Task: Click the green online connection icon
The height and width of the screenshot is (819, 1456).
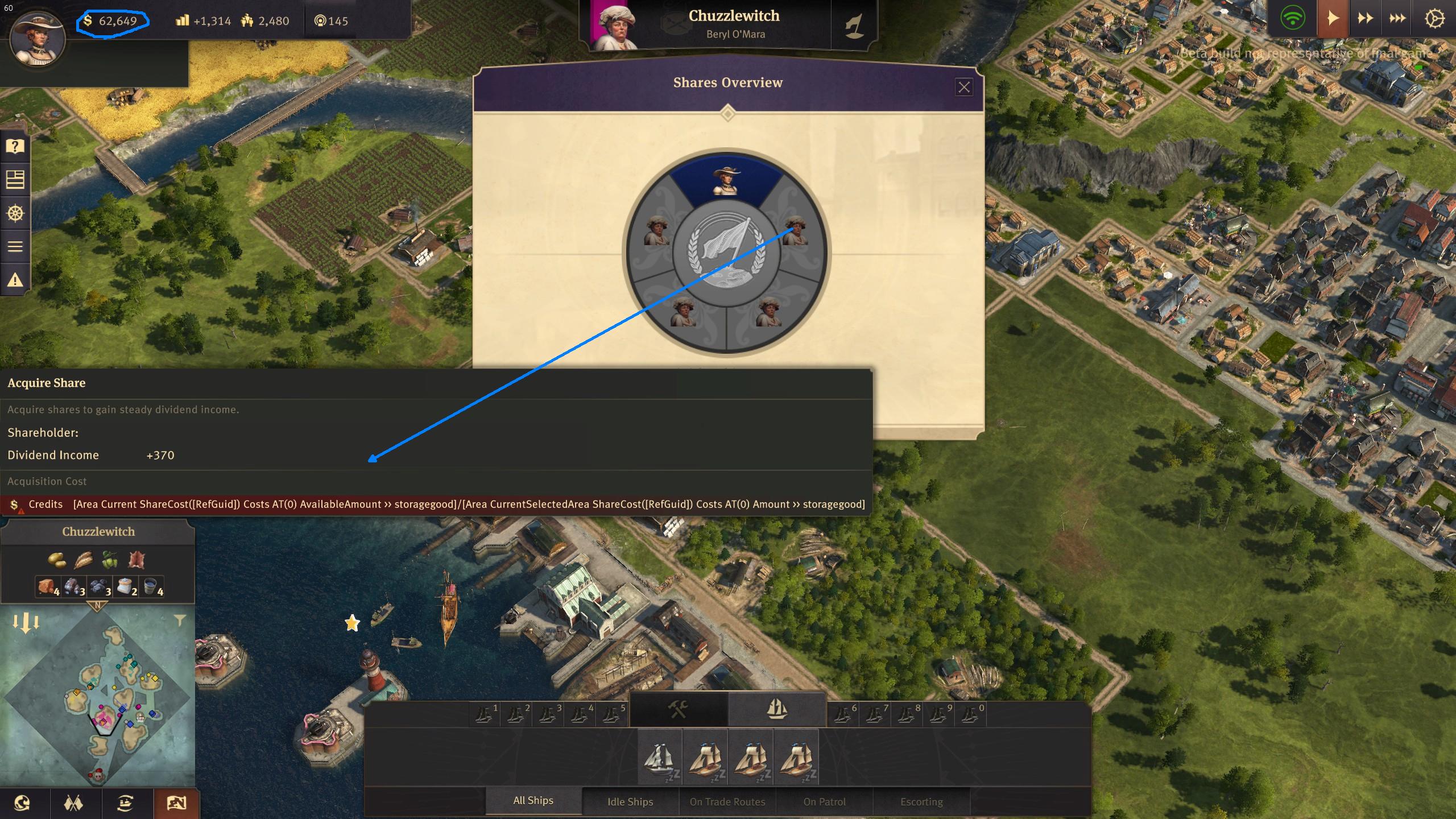Action: tap(1293, 19)
